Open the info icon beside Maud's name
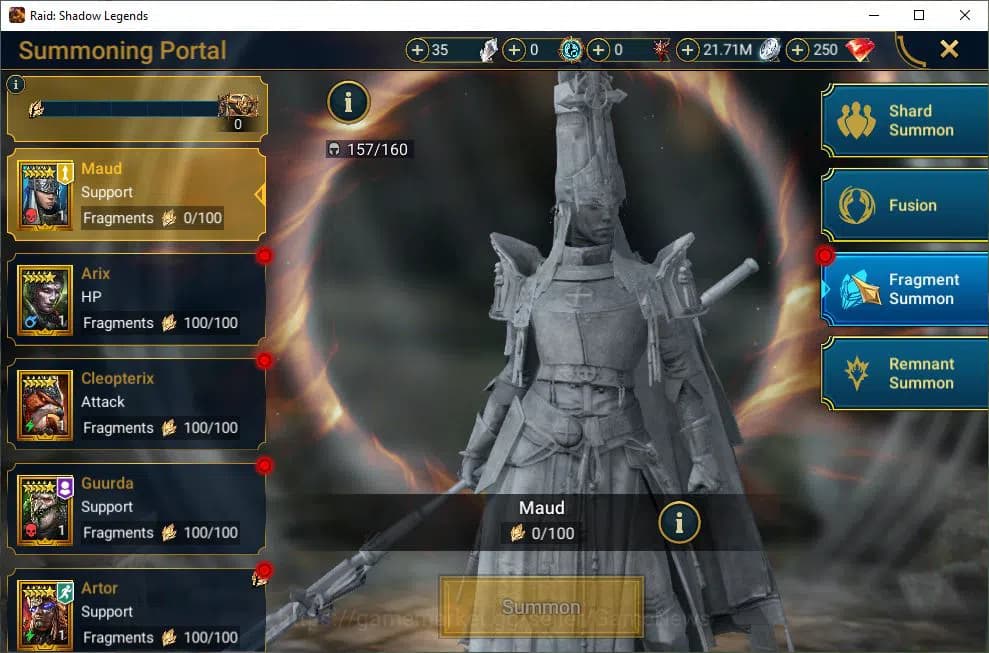 (x=680, y=521)
